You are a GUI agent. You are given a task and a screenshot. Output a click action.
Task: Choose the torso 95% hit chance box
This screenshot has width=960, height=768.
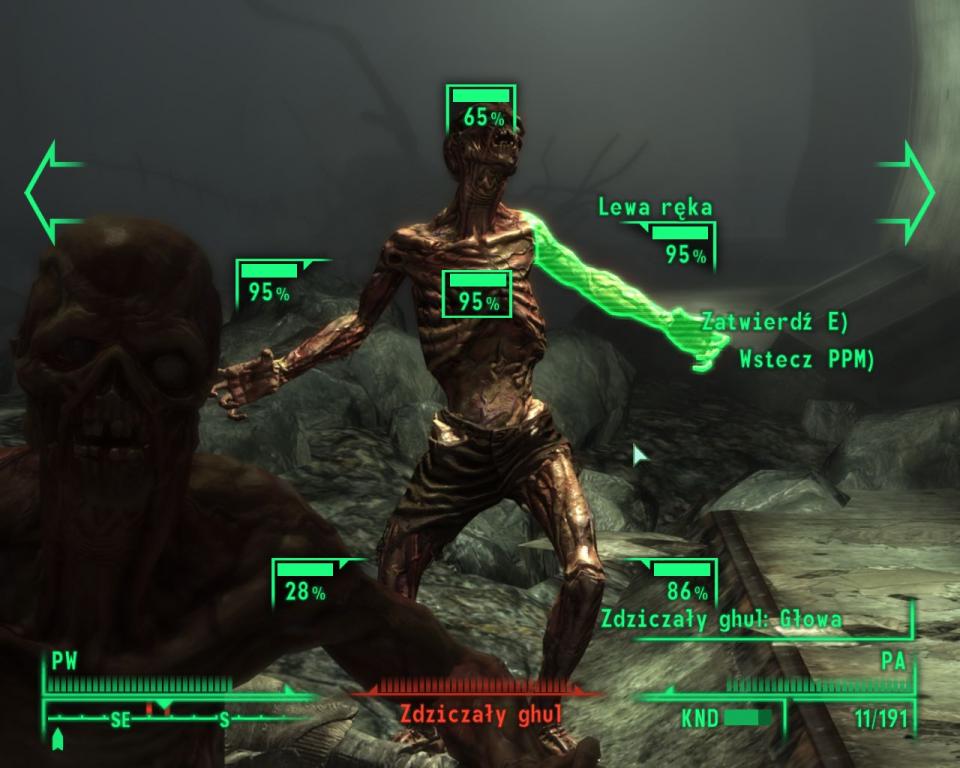point(477,293)
